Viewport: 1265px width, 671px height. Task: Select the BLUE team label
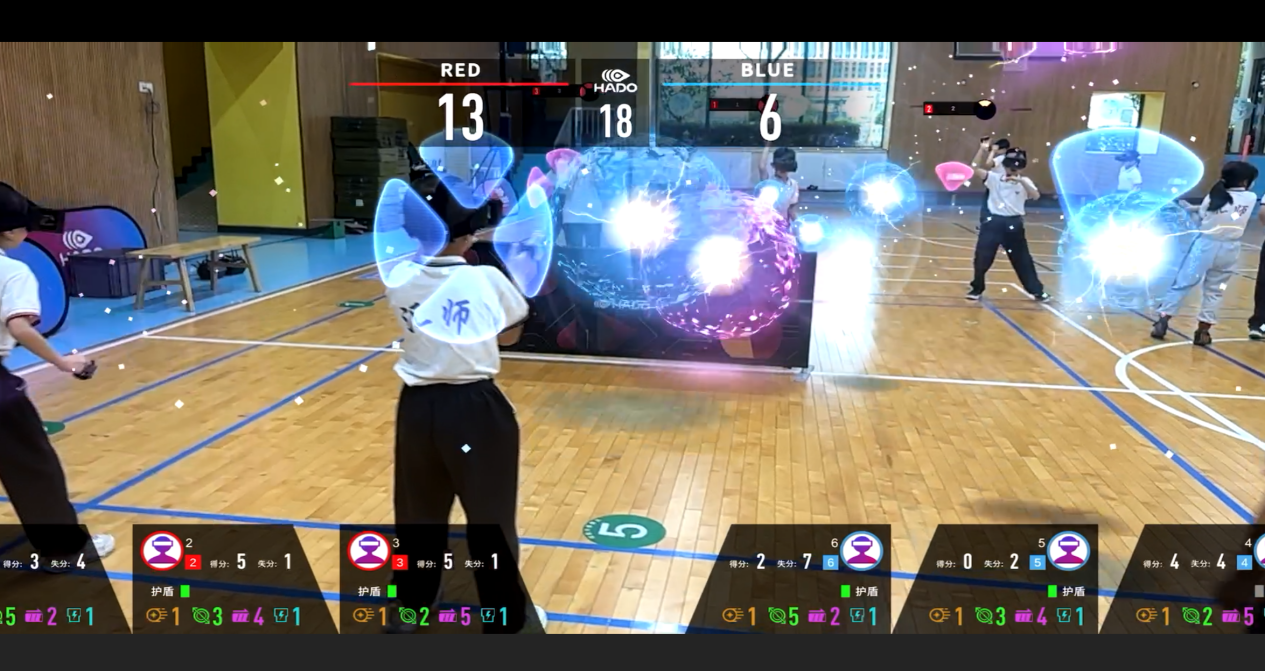768,70
